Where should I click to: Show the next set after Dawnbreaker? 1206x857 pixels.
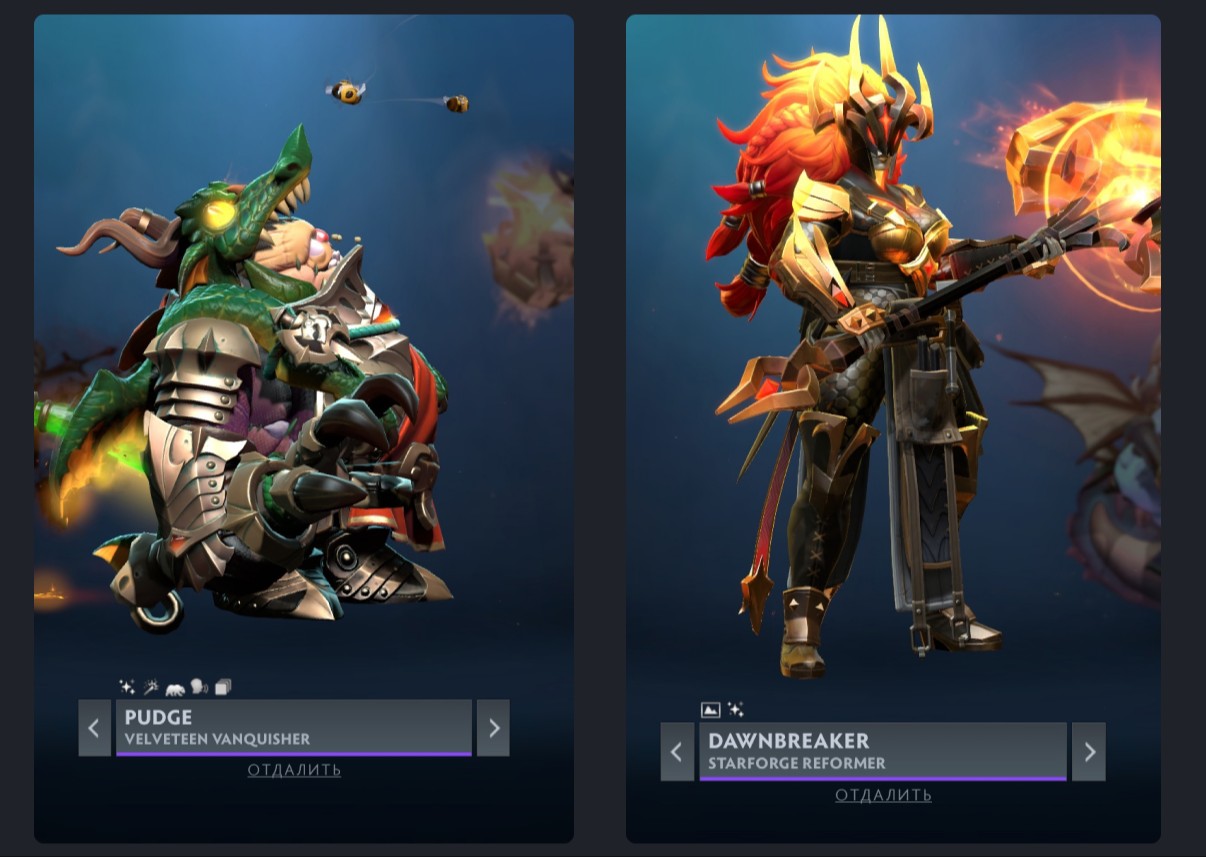[x=1089, y=752]
